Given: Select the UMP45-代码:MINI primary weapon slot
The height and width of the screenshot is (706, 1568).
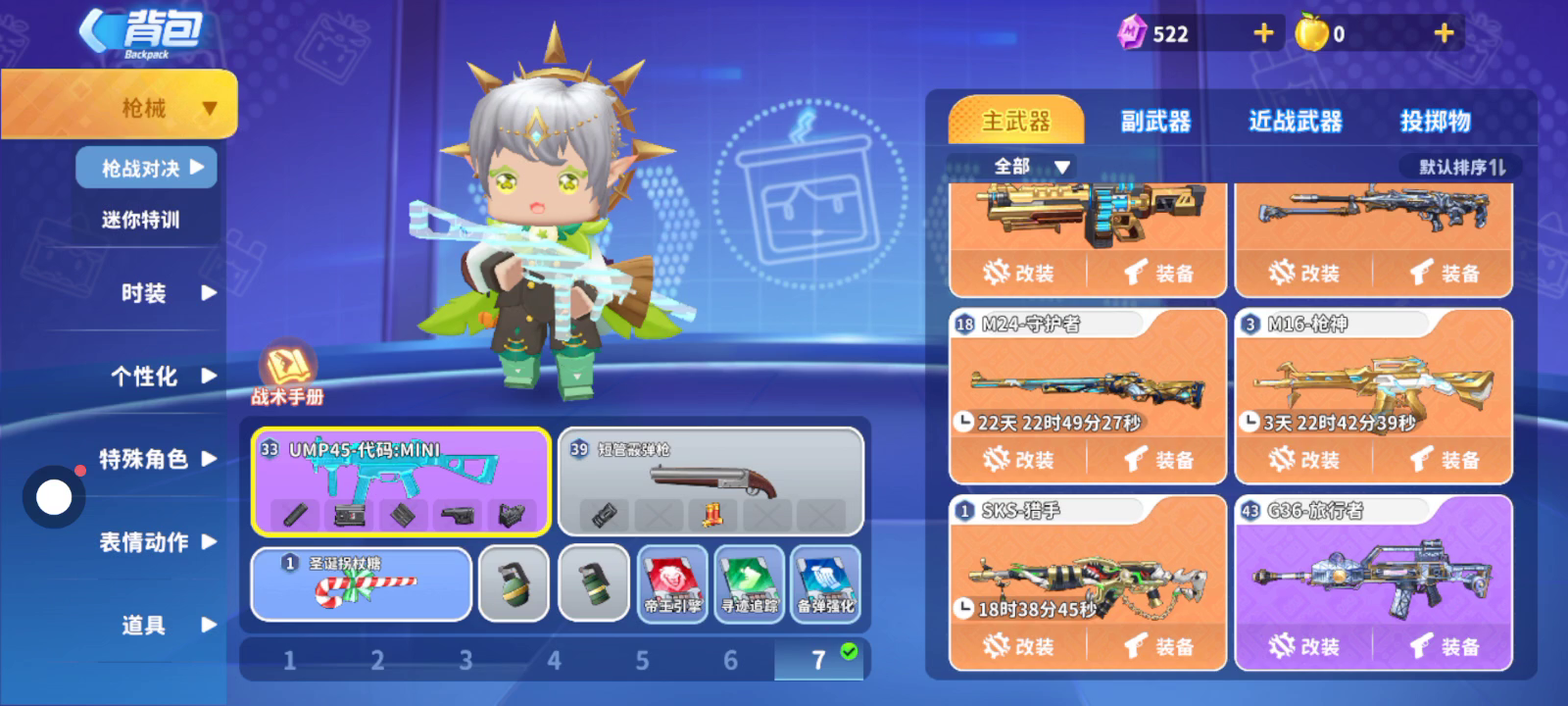Looking at the screenshot, I should 400,481.
